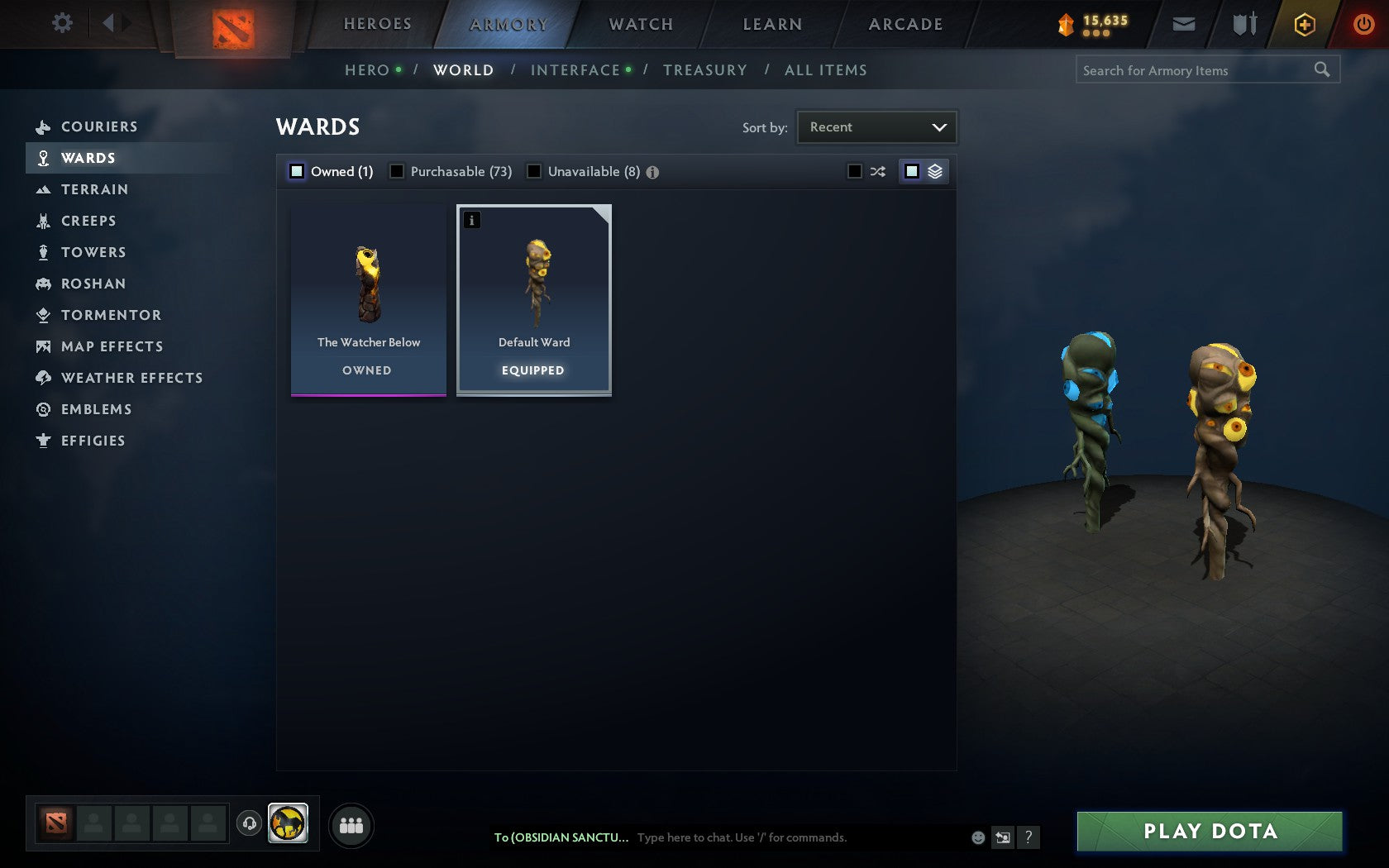Open the mail notifications icon
1389x868 pixels.
[1184, 24]
